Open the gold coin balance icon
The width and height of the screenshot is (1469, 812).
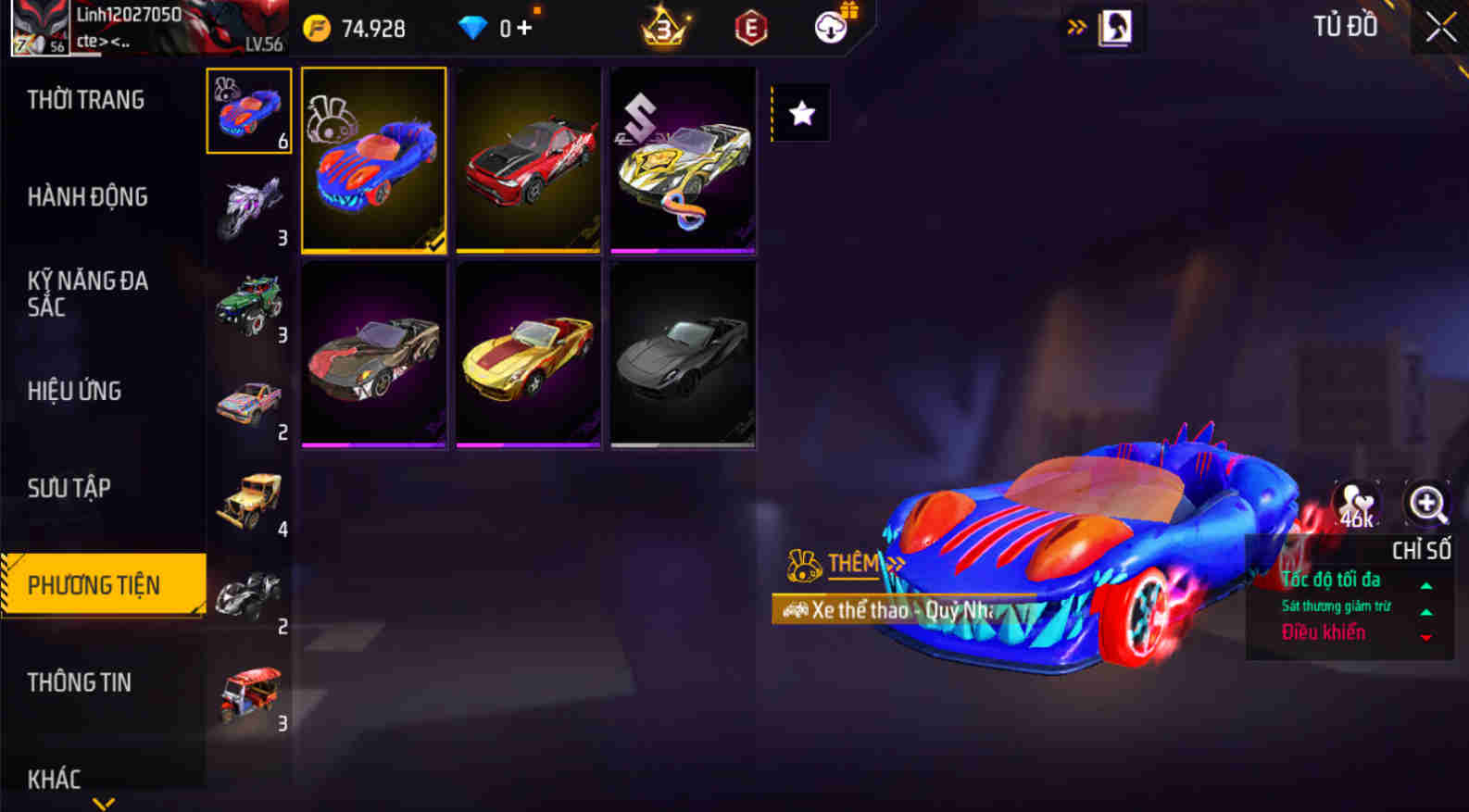[x=319, y=28]
